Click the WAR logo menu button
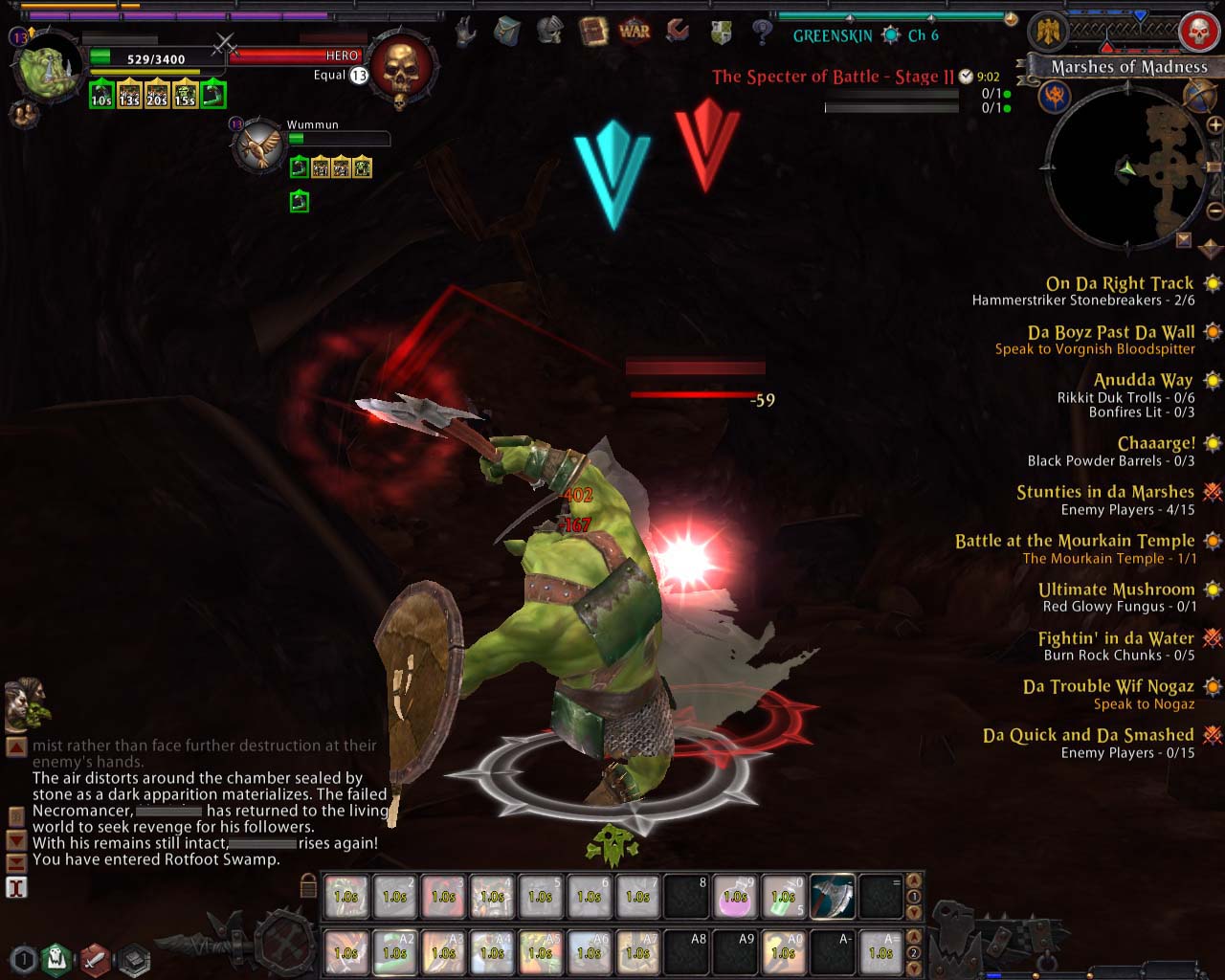 (x=635, y=32)
